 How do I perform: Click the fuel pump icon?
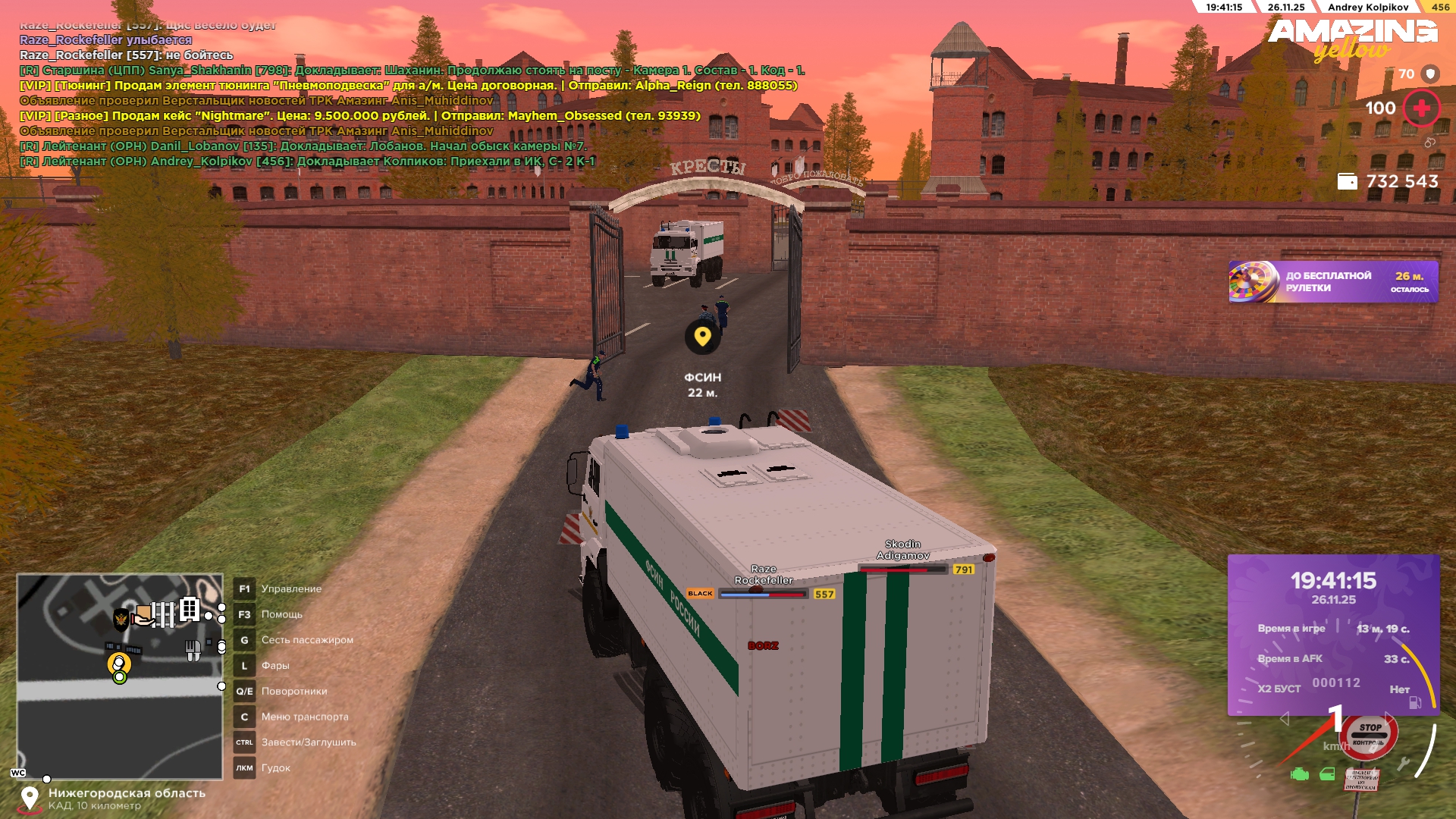tap(1415, 703)
